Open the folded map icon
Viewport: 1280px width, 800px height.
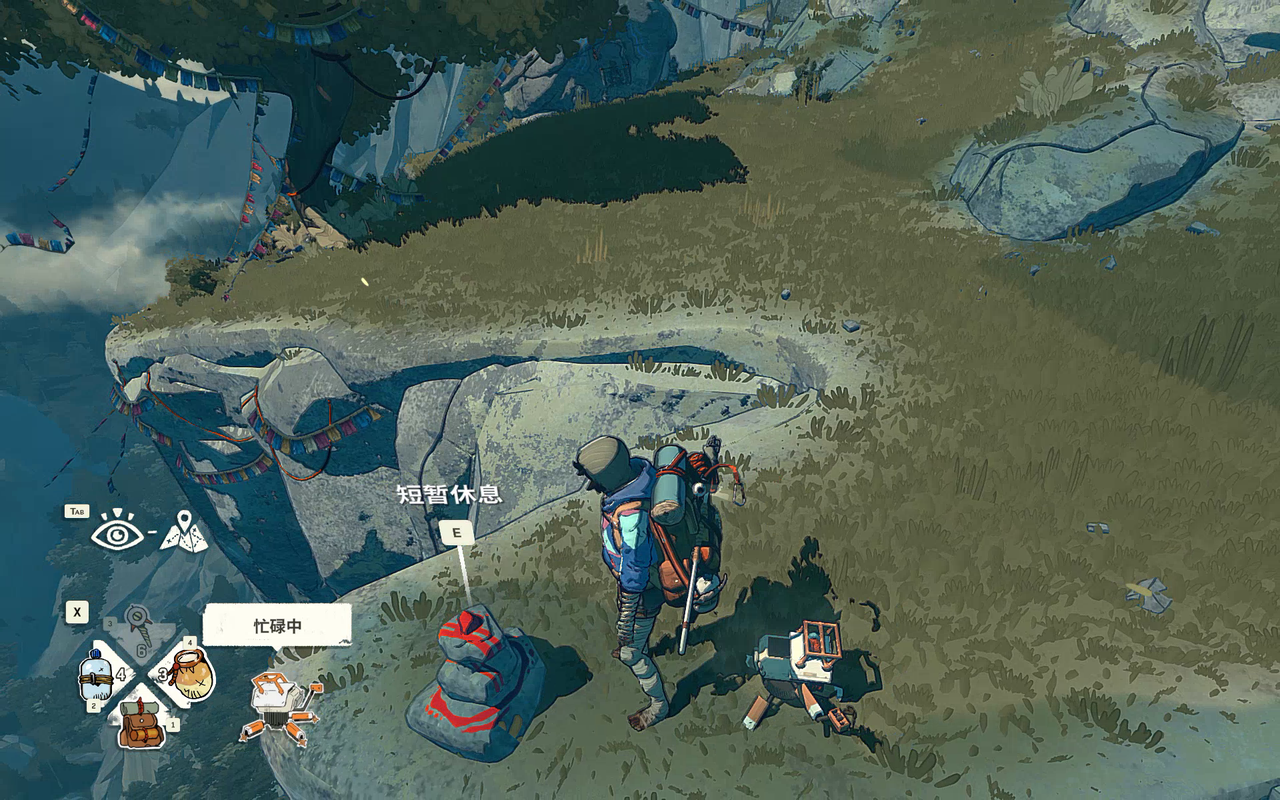point(184,533)
